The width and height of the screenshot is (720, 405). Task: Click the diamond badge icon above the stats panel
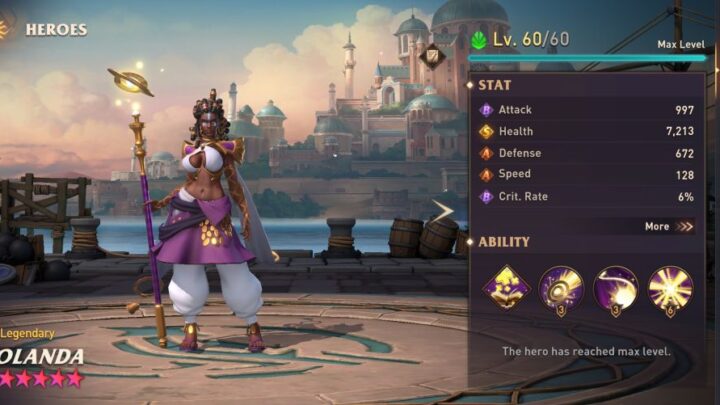coord(433,56)
